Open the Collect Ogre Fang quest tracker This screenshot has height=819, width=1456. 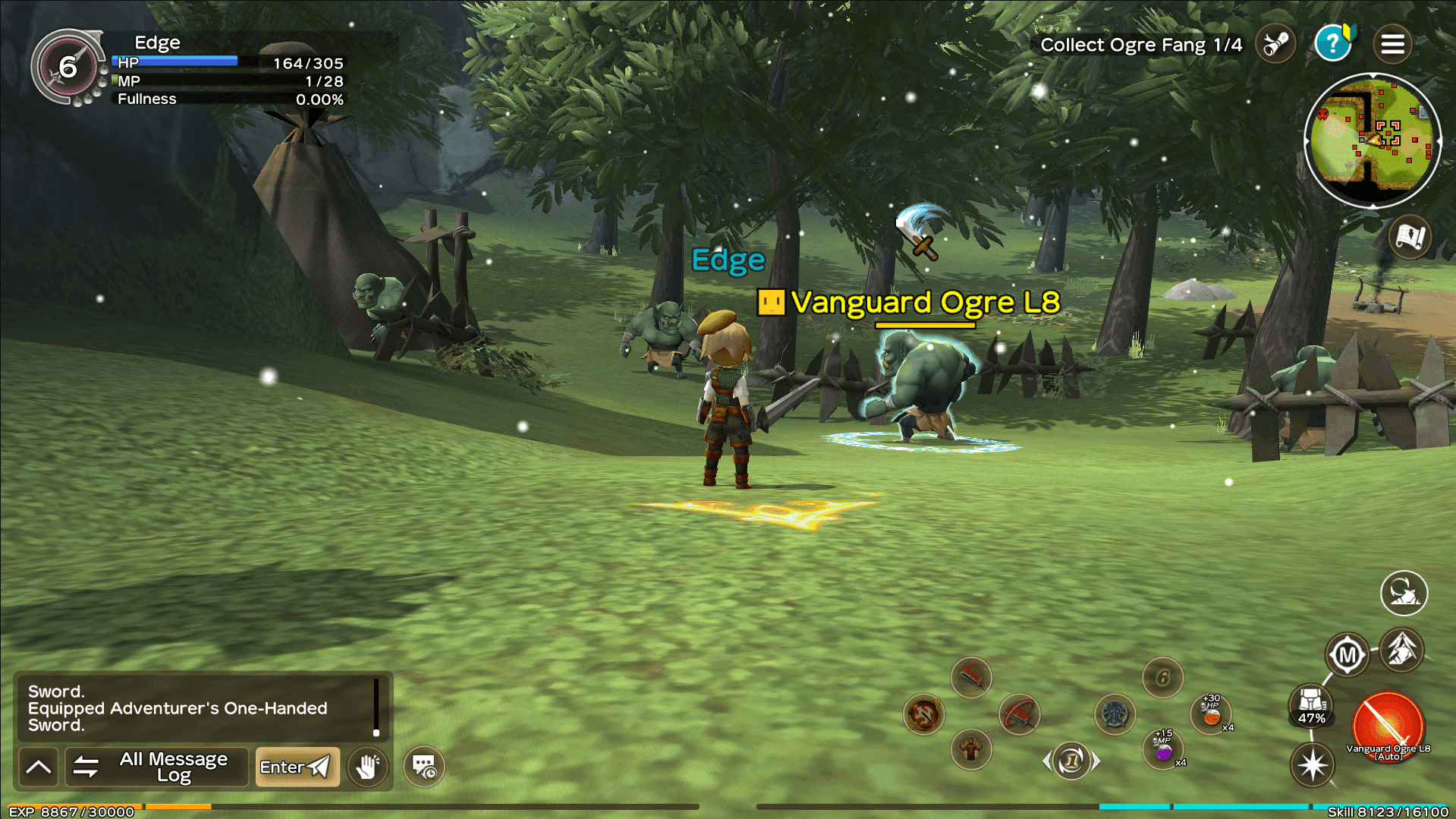[1140, 46]
